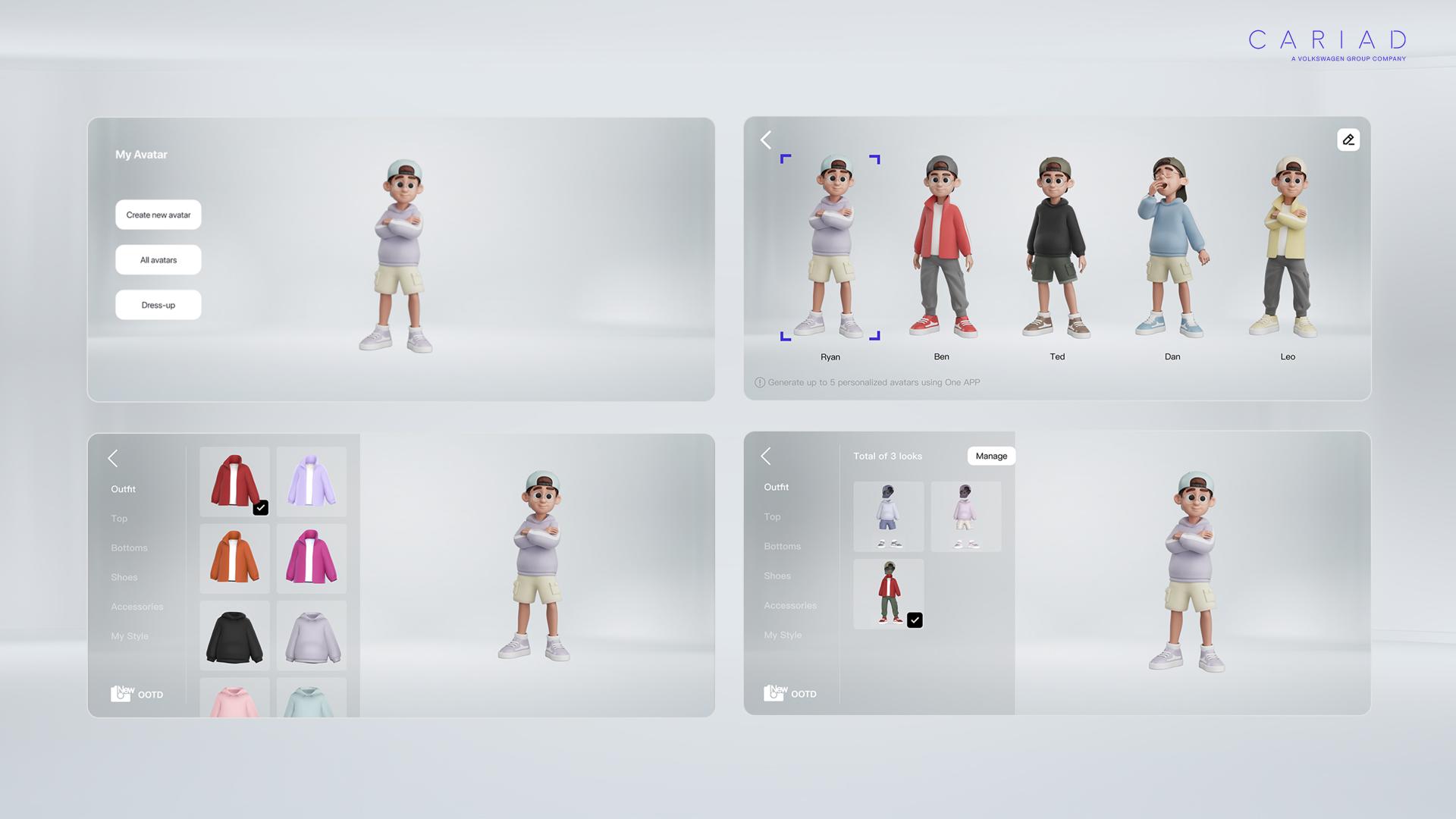Select the magenta pink jacket
The image size is (1456, 819).
coord(311,558)
